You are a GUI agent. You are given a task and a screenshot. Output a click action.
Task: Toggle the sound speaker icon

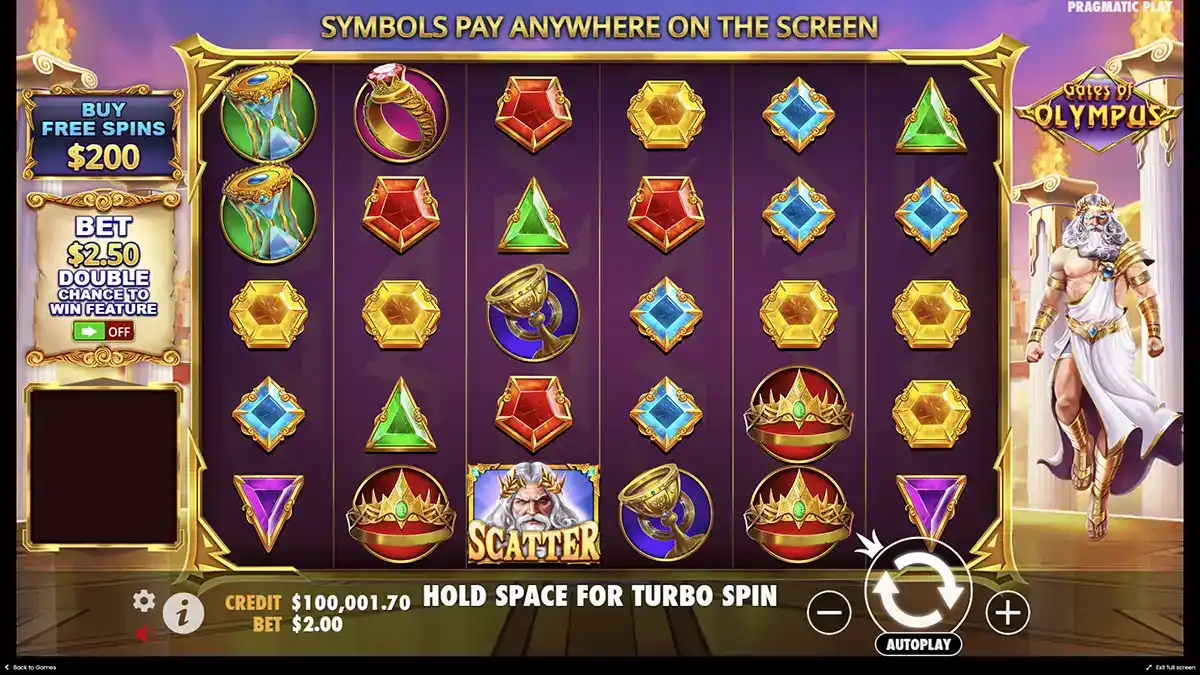point(143,633)
